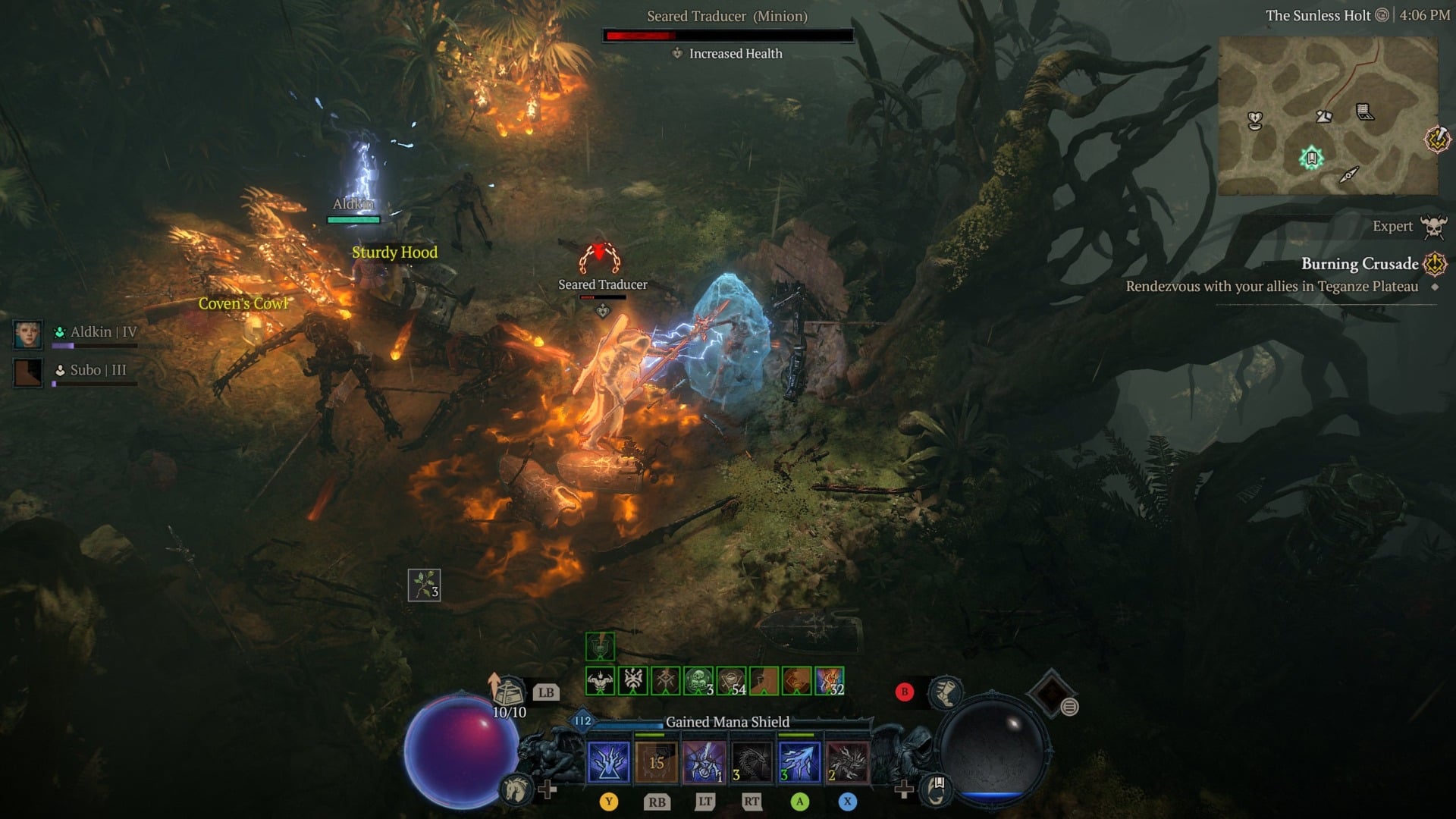The width and height of the screenshot is (1456, 819).
Task: Click the buff icon with the 54 counter
Action: 731,679
